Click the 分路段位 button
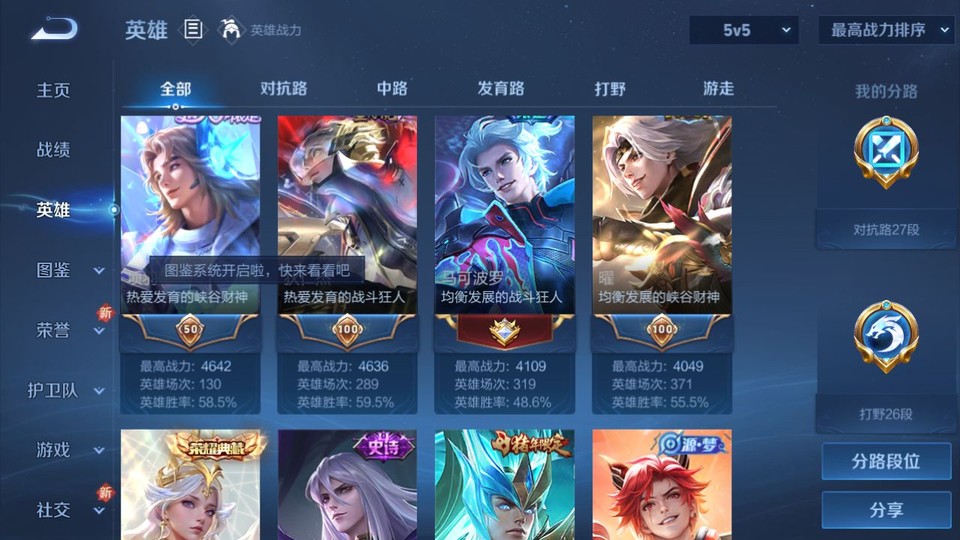This screenshot has width=960, height=540. click(886, 462)
